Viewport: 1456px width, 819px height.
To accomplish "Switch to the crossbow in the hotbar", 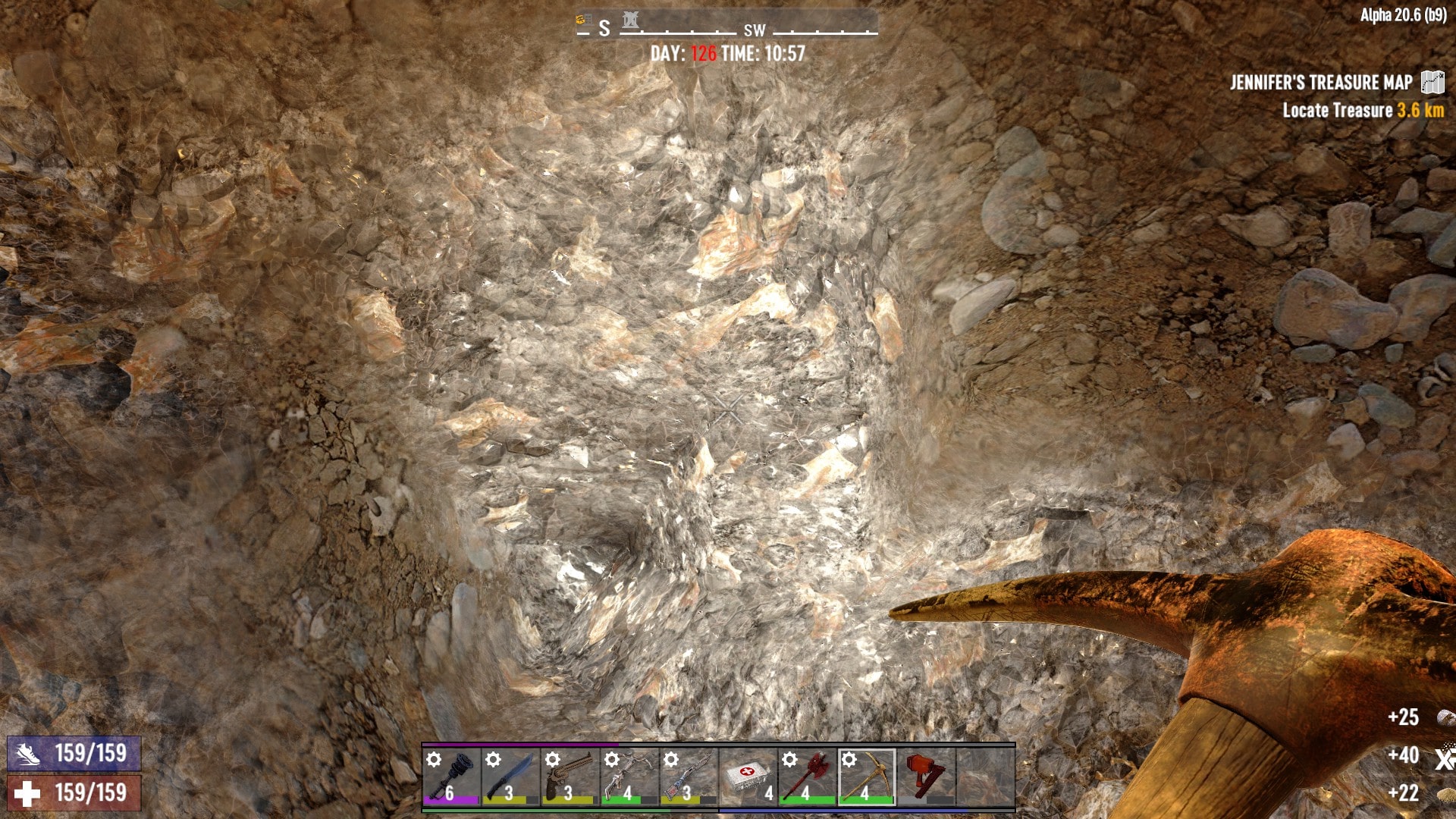I will (629, 777).
